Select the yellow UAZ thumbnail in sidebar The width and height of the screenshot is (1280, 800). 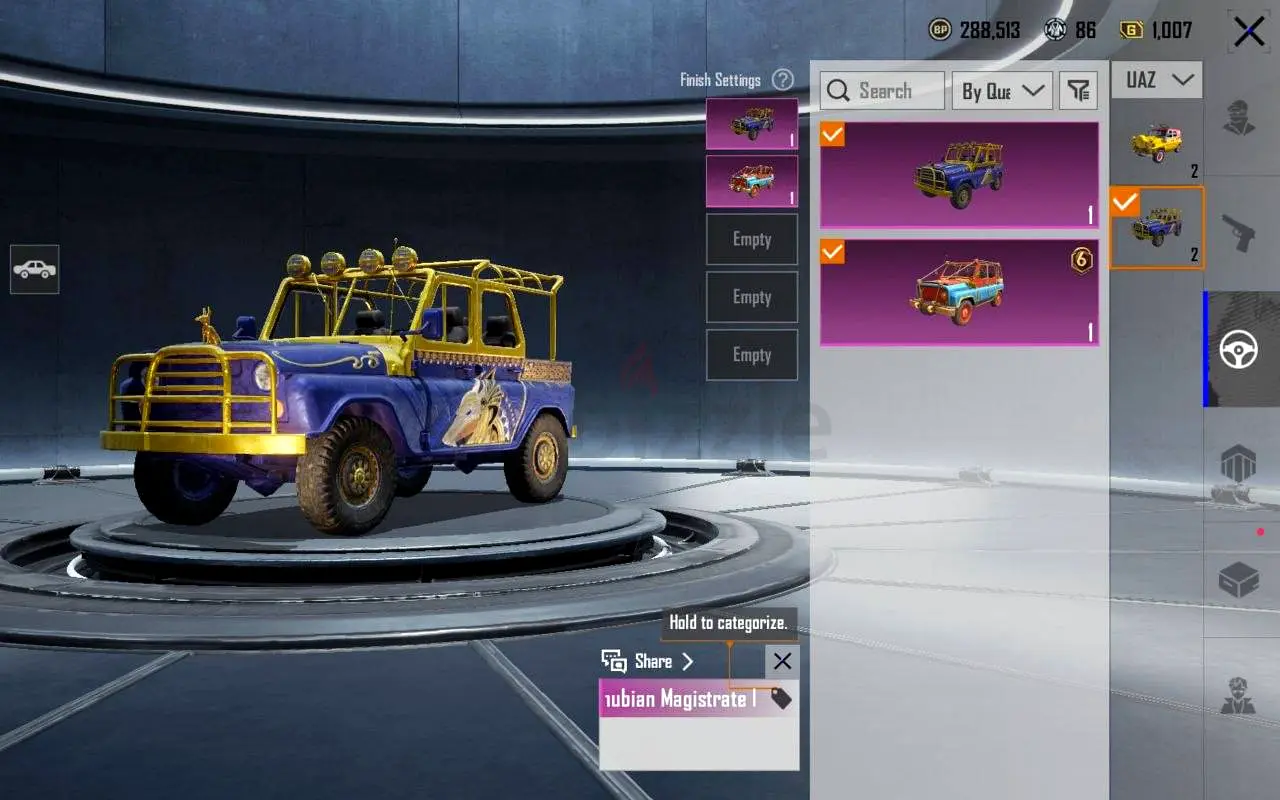coord(1157,144)
